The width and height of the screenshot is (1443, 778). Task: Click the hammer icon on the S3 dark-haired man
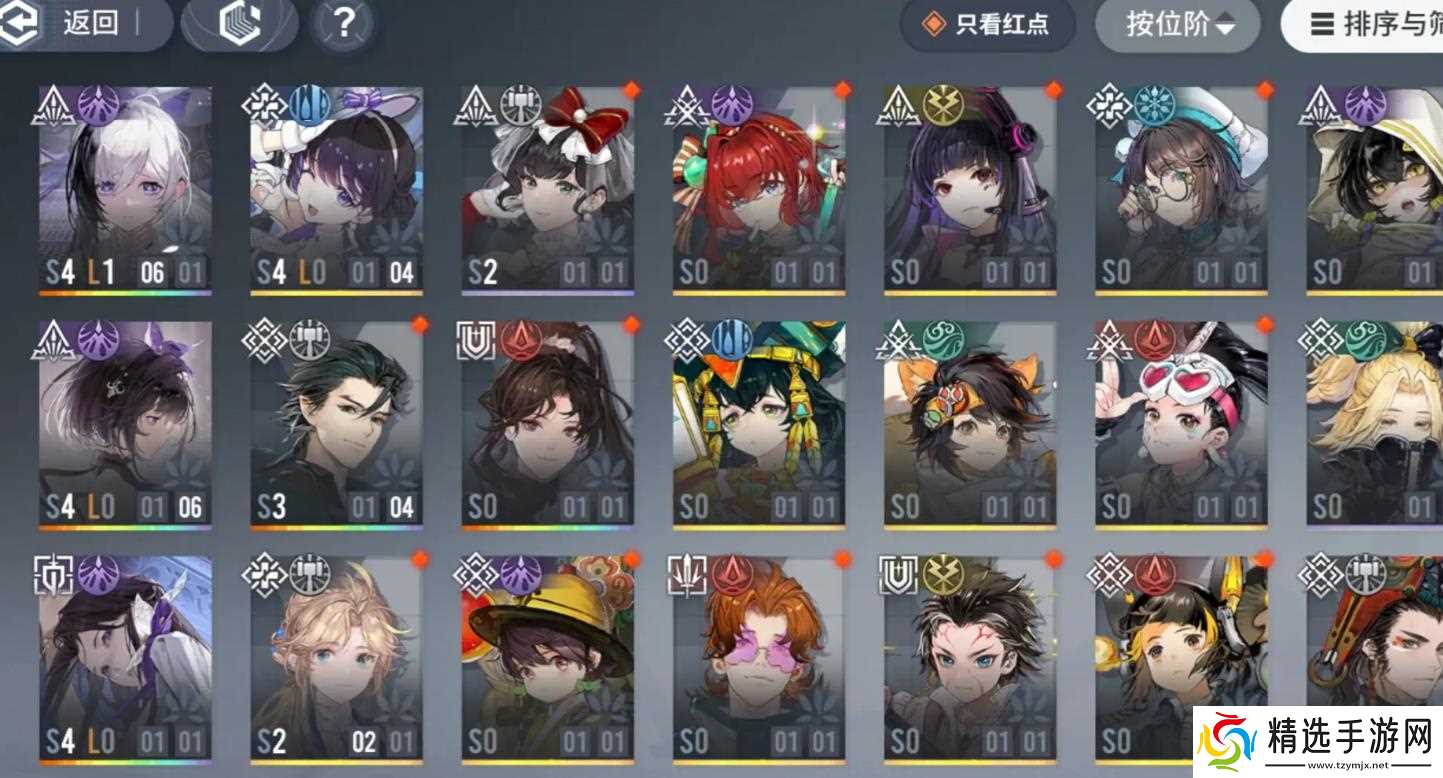pyautogui.click(x=307, y=338)
